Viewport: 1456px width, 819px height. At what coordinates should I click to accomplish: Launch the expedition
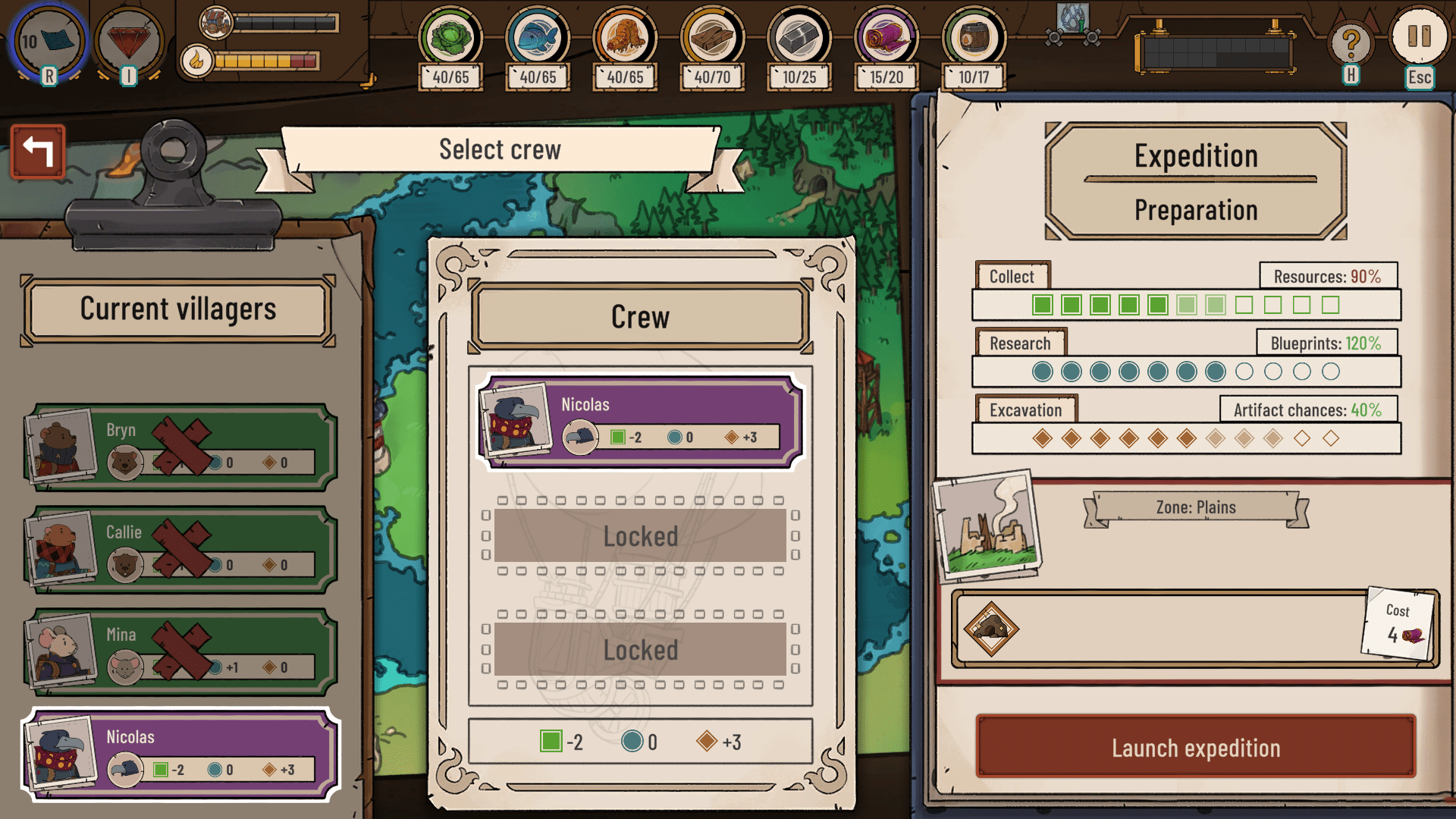[x=1195, y=747]
